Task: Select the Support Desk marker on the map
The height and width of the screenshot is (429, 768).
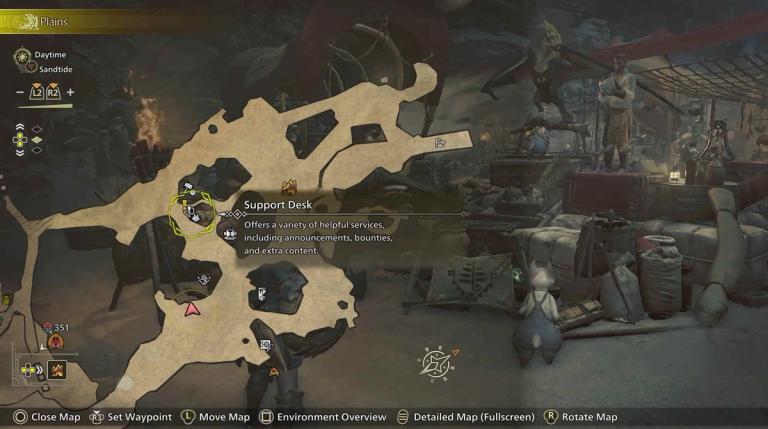Action: [x=191, y=212]
